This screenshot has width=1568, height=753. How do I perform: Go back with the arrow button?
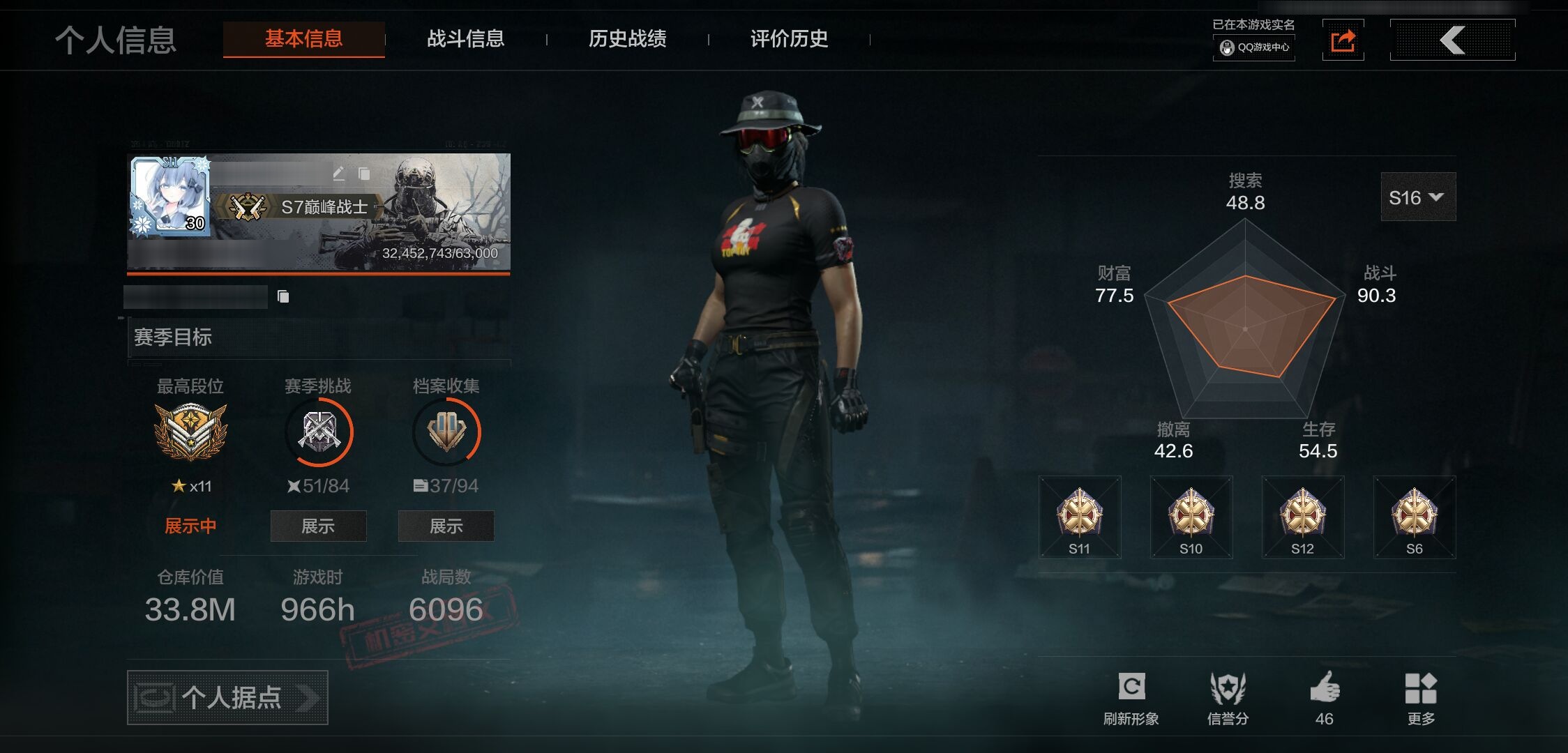pos(1452,40)
